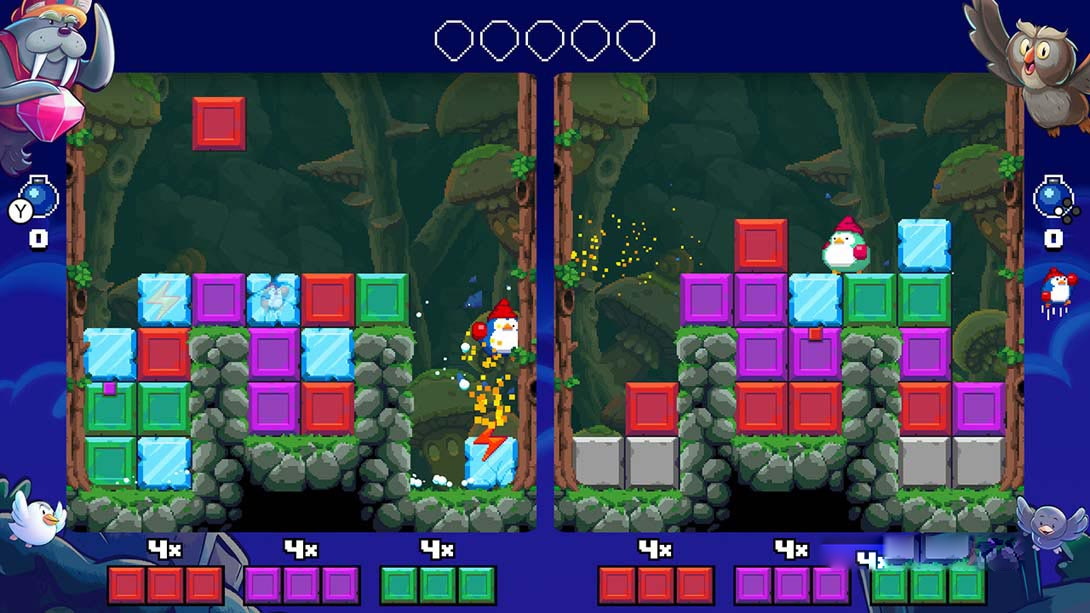Select left player's green 4x block goal
This screenshot has width=1090, height=613.
click(x=437, y=584)
